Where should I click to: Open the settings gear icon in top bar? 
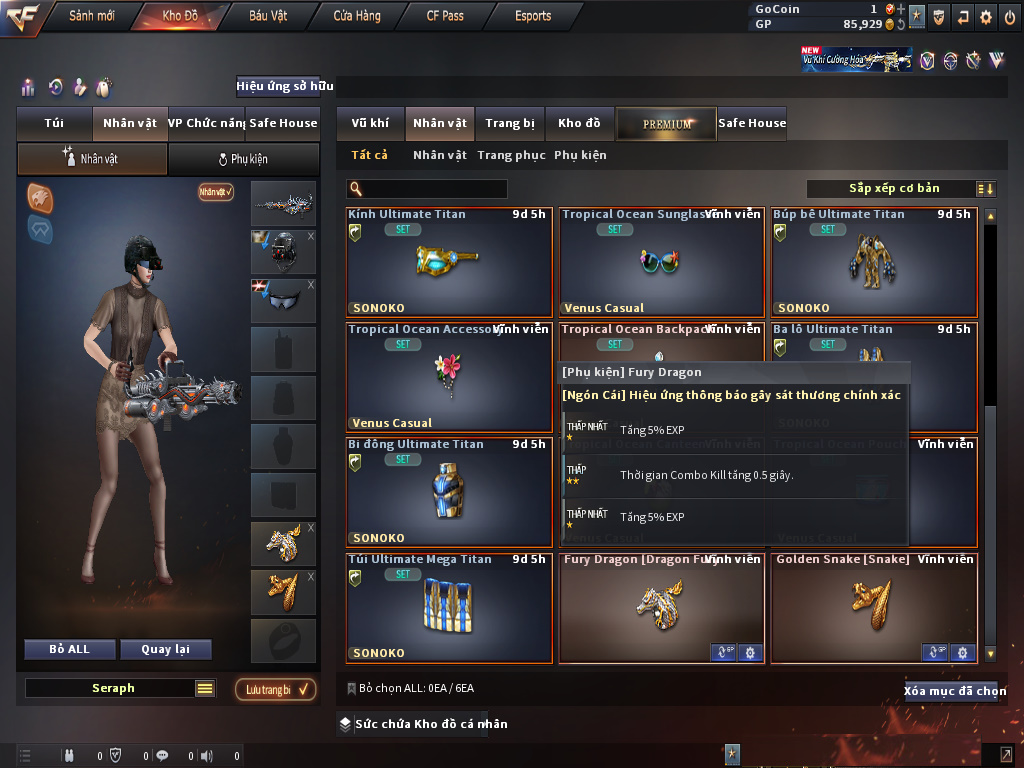click(x=986, y=16)
